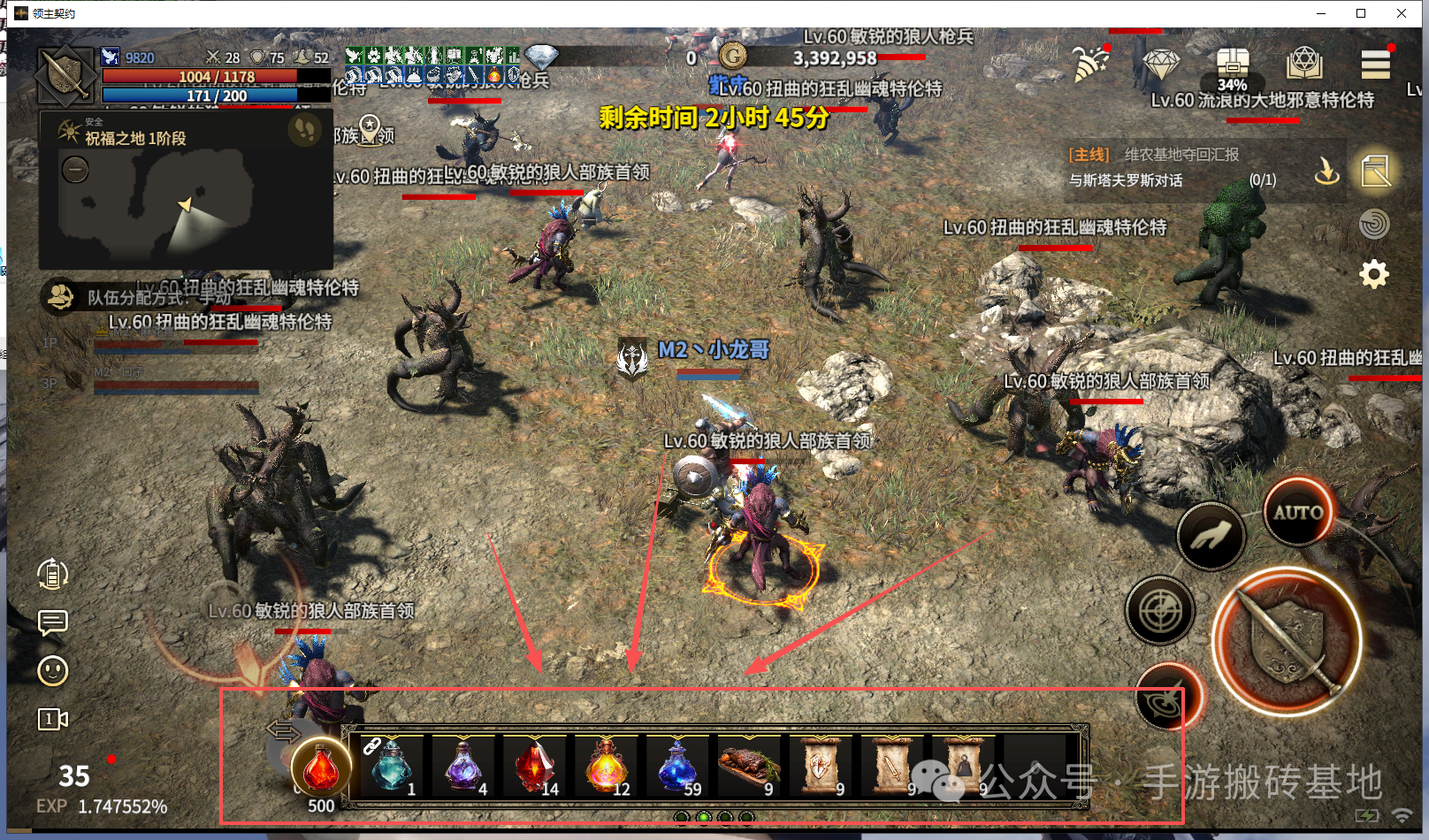
Task: Zoom out the minimap with minus button
Action: tap(75, 169)
